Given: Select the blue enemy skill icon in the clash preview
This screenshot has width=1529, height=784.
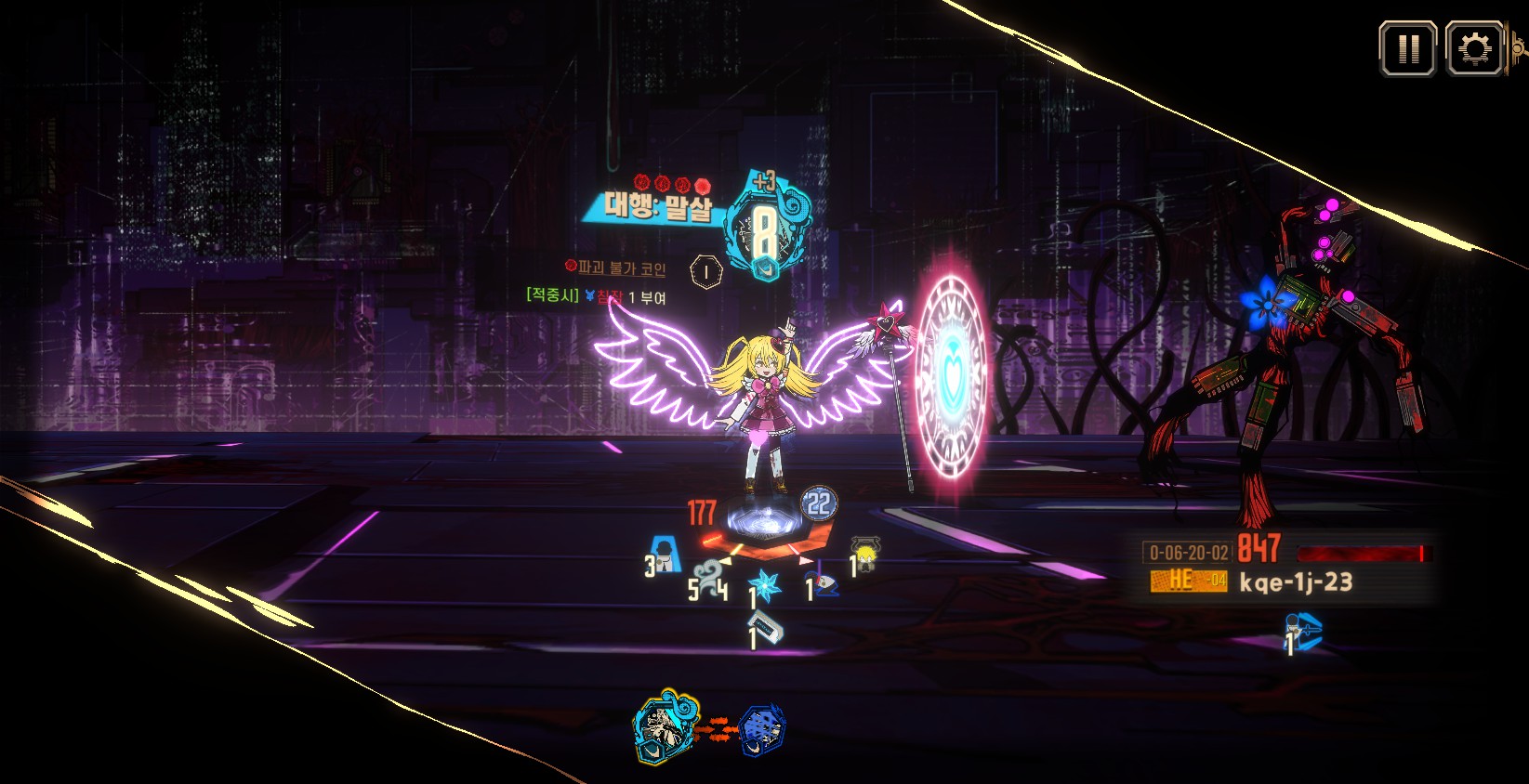Looking at the screenshot, I should (762, 729).
